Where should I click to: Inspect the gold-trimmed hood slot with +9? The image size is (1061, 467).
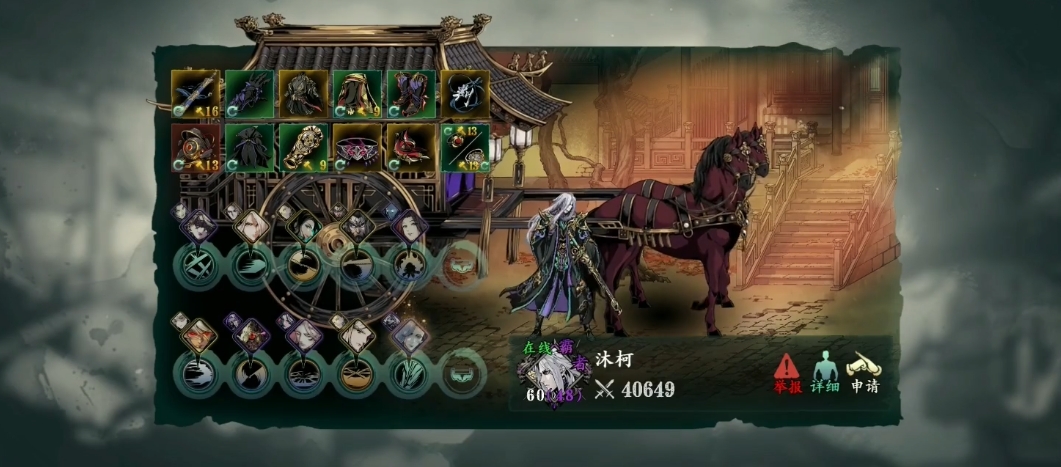(357, 94)
